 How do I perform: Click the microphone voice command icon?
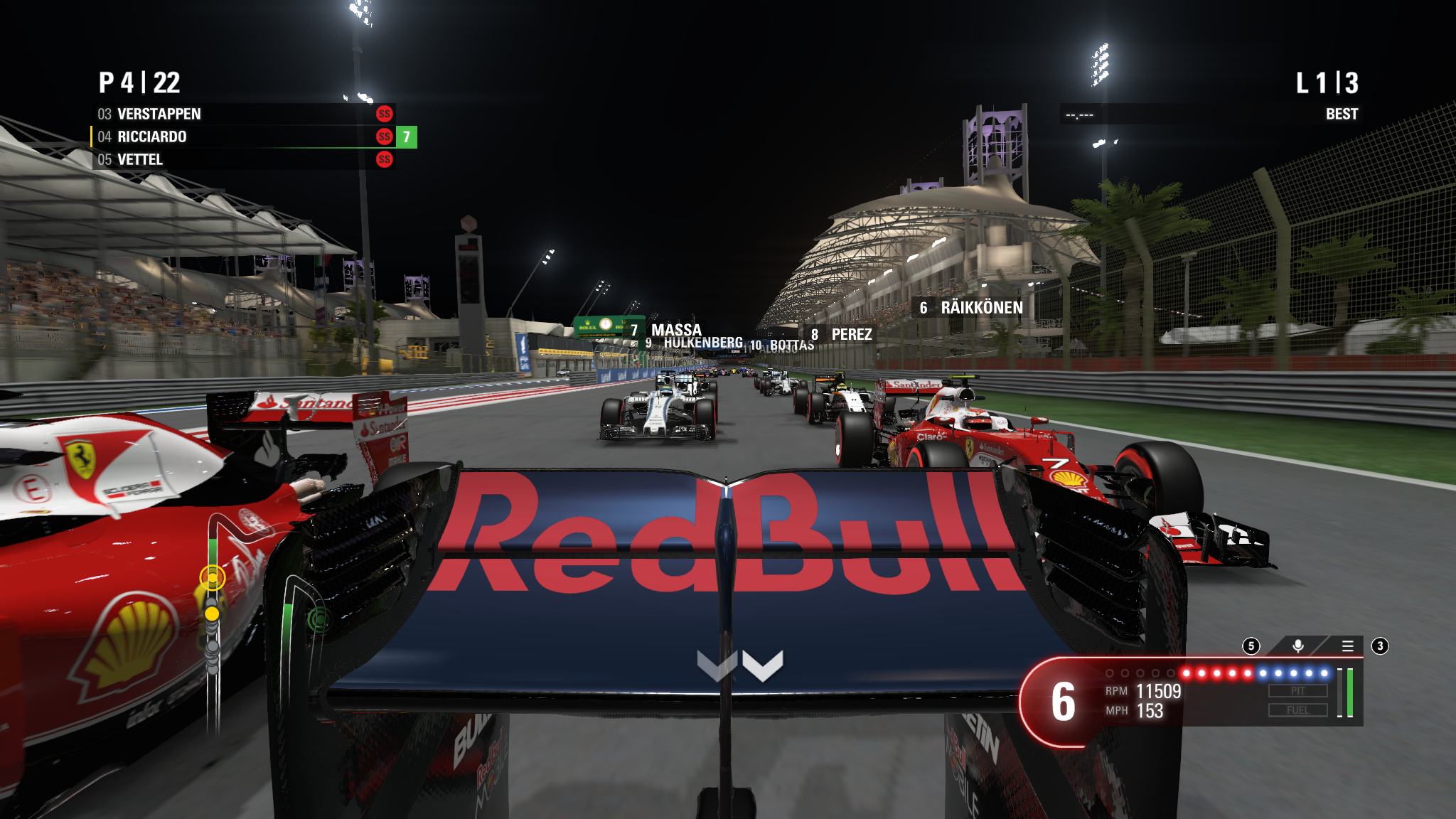[x=1297, y=646]
